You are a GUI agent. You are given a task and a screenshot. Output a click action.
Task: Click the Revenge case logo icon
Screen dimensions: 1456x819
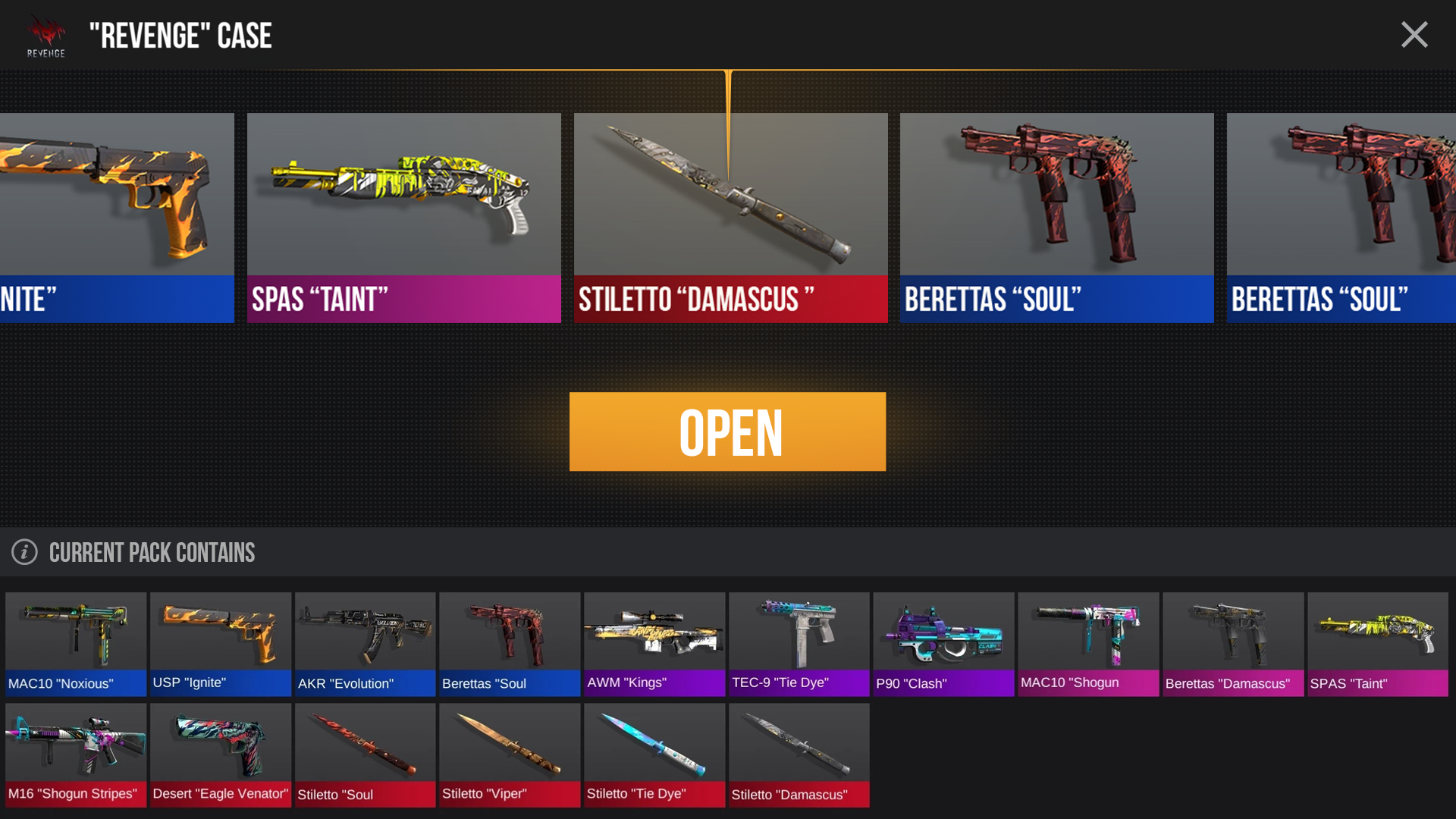tap(45, 34)
